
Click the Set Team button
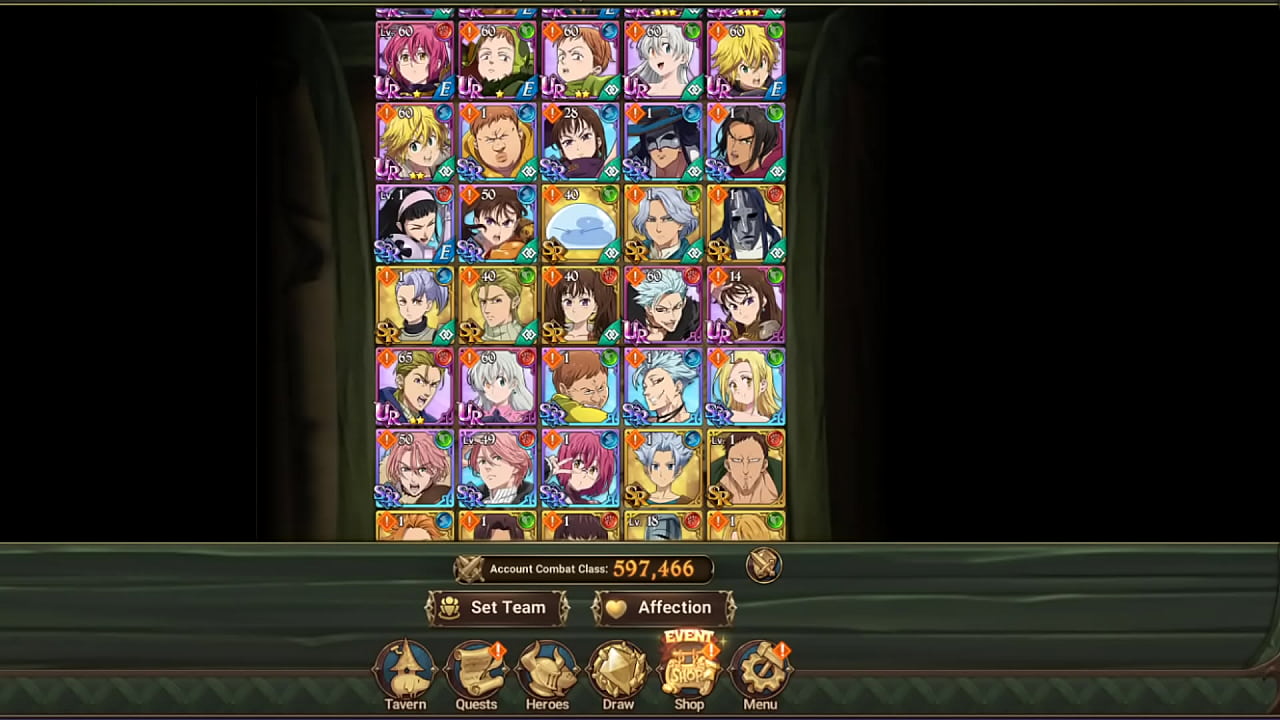[497, 607]
